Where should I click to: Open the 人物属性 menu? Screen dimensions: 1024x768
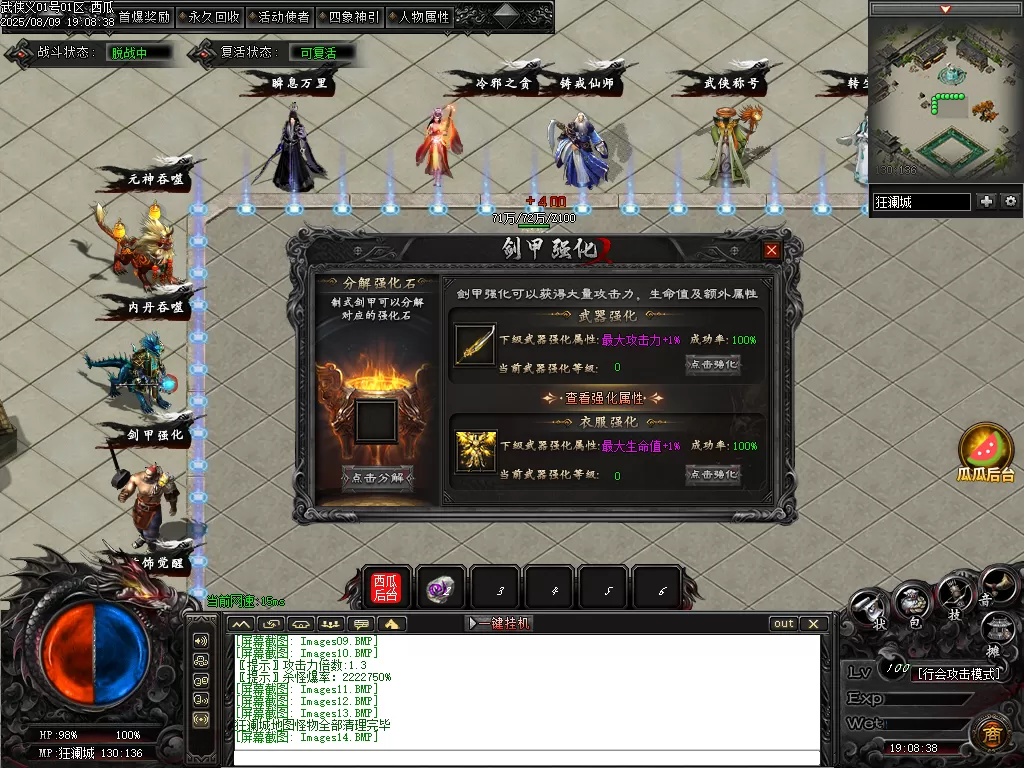[x=423, y=17]
